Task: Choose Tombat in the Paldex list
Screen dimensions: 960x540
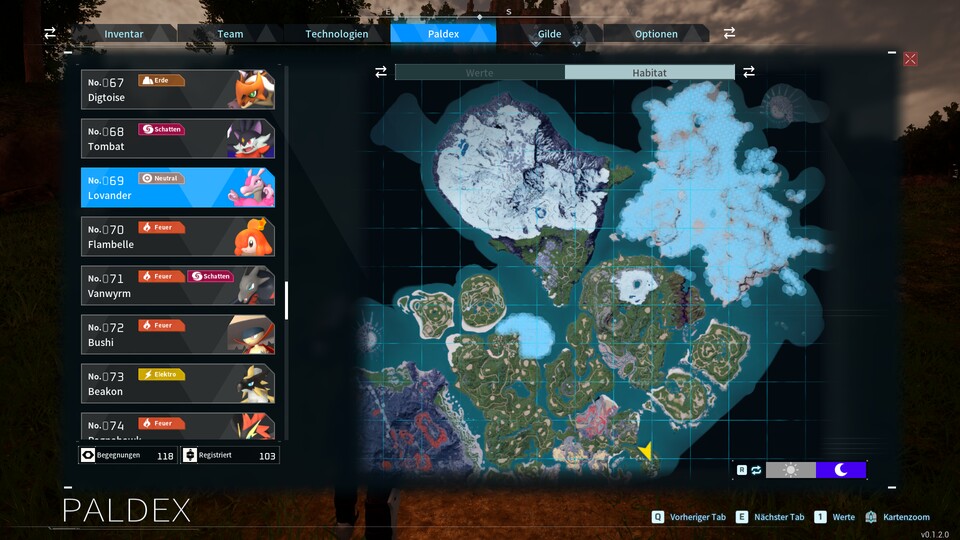Action: point(178,139)
